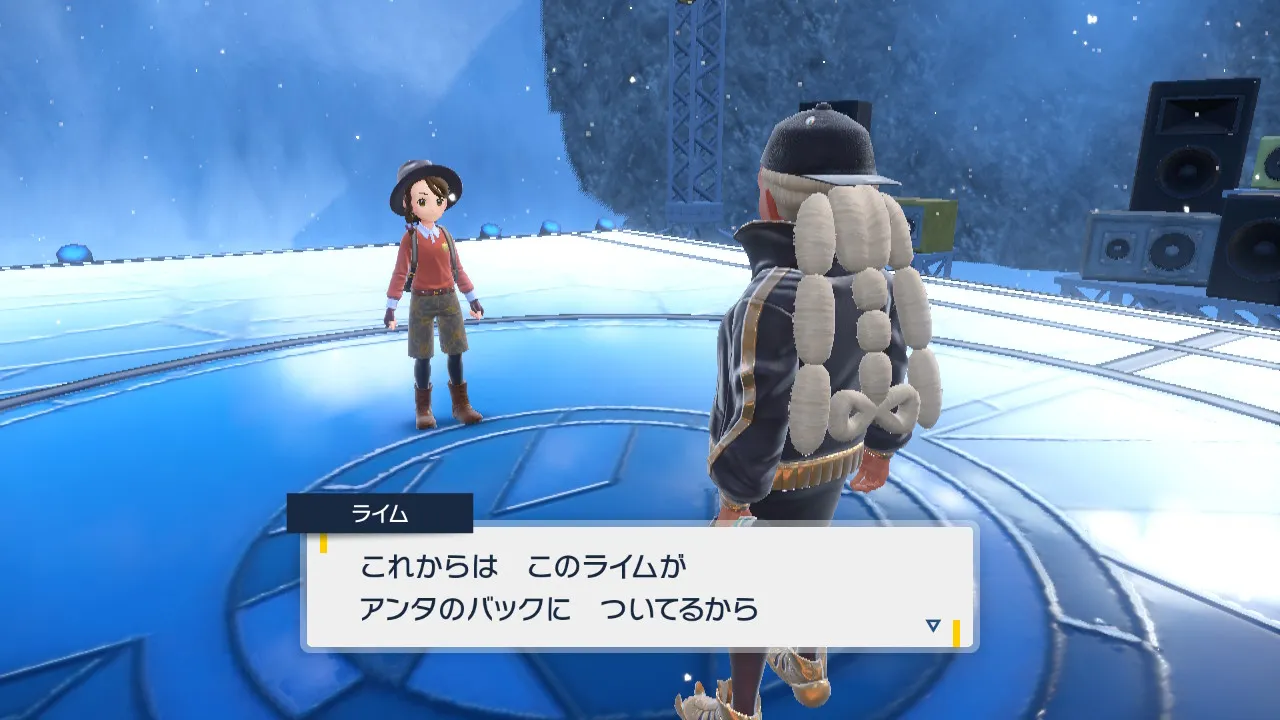The image size is (1280, 720).
Task: Advance dialogue with the blue arrow indicator
Action: tap(933, 625)
